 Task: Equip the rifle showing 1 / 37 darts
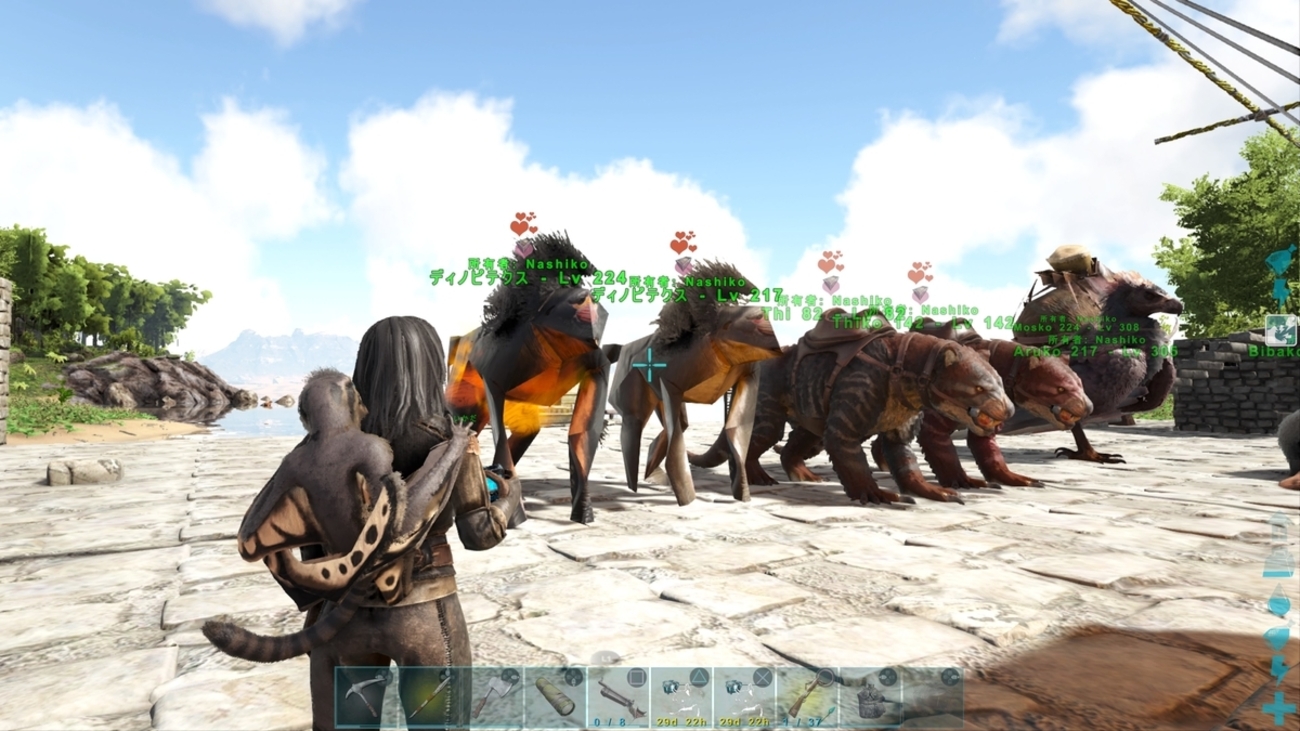[x=807, y=696]
